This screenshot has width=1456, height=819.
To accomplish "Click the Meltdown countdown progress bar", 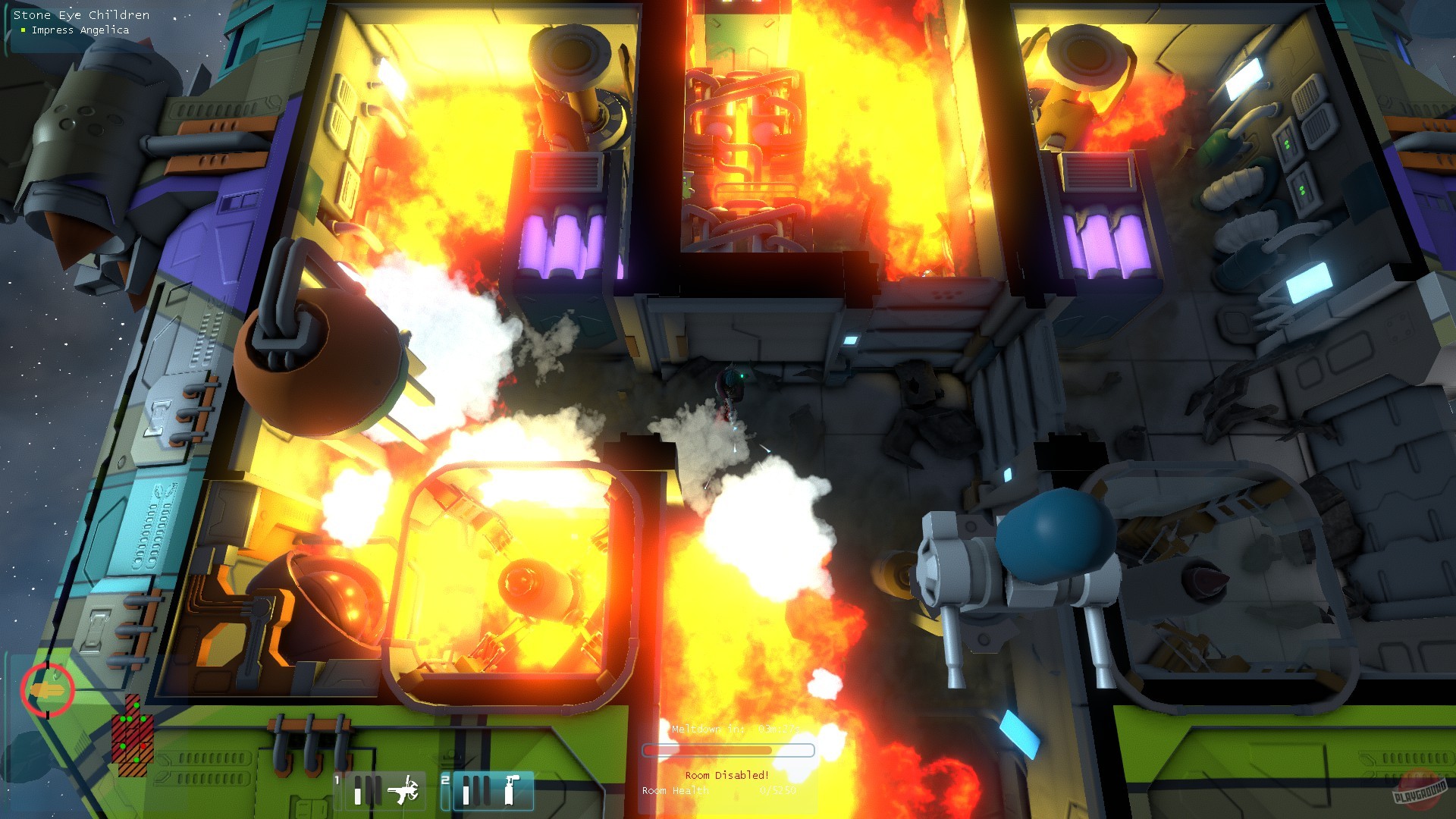I will pos(730,751).
